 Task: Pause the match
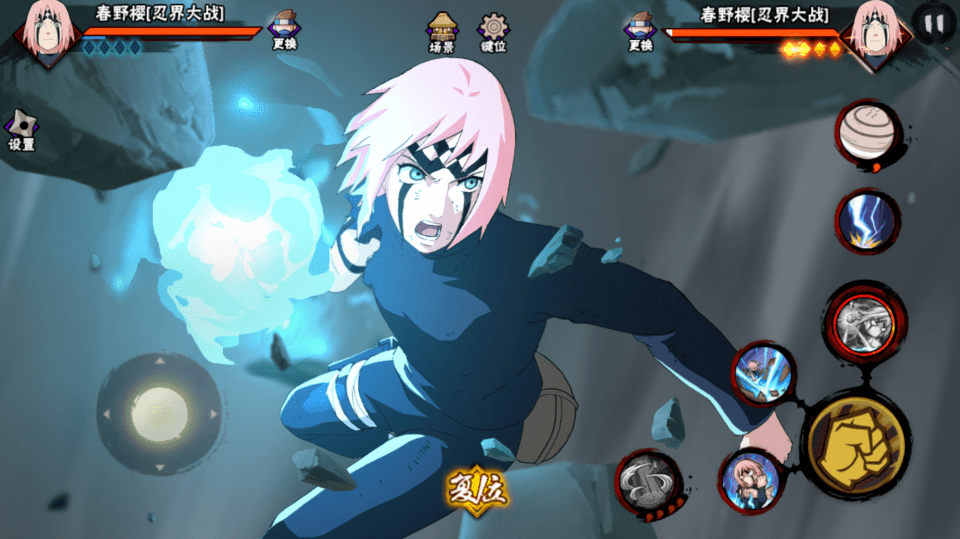point(934,24)
